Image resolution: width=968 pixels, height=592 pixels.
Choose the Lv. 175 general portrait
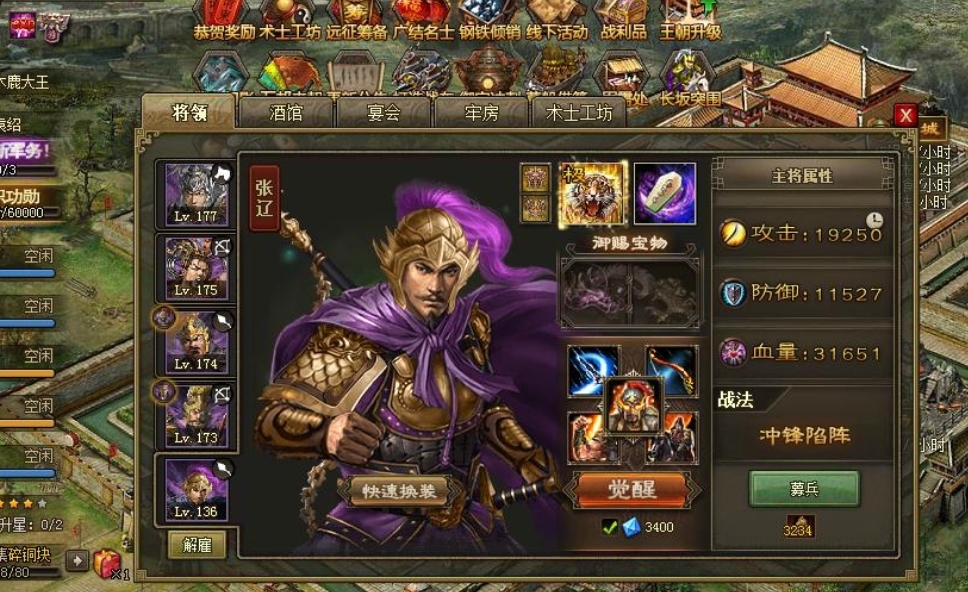pos(197,267)
